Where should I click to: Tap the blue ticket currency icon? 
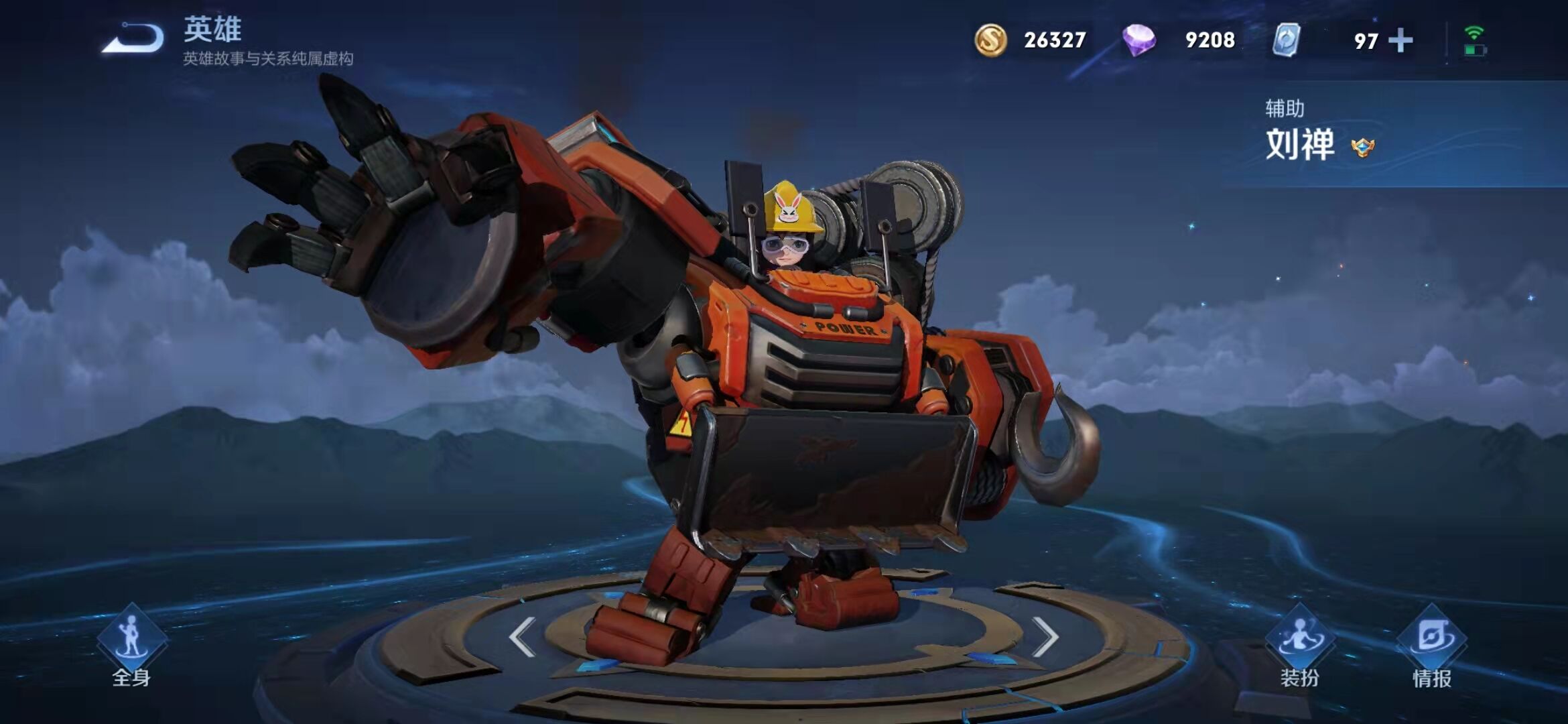[x=1286, y=40]
